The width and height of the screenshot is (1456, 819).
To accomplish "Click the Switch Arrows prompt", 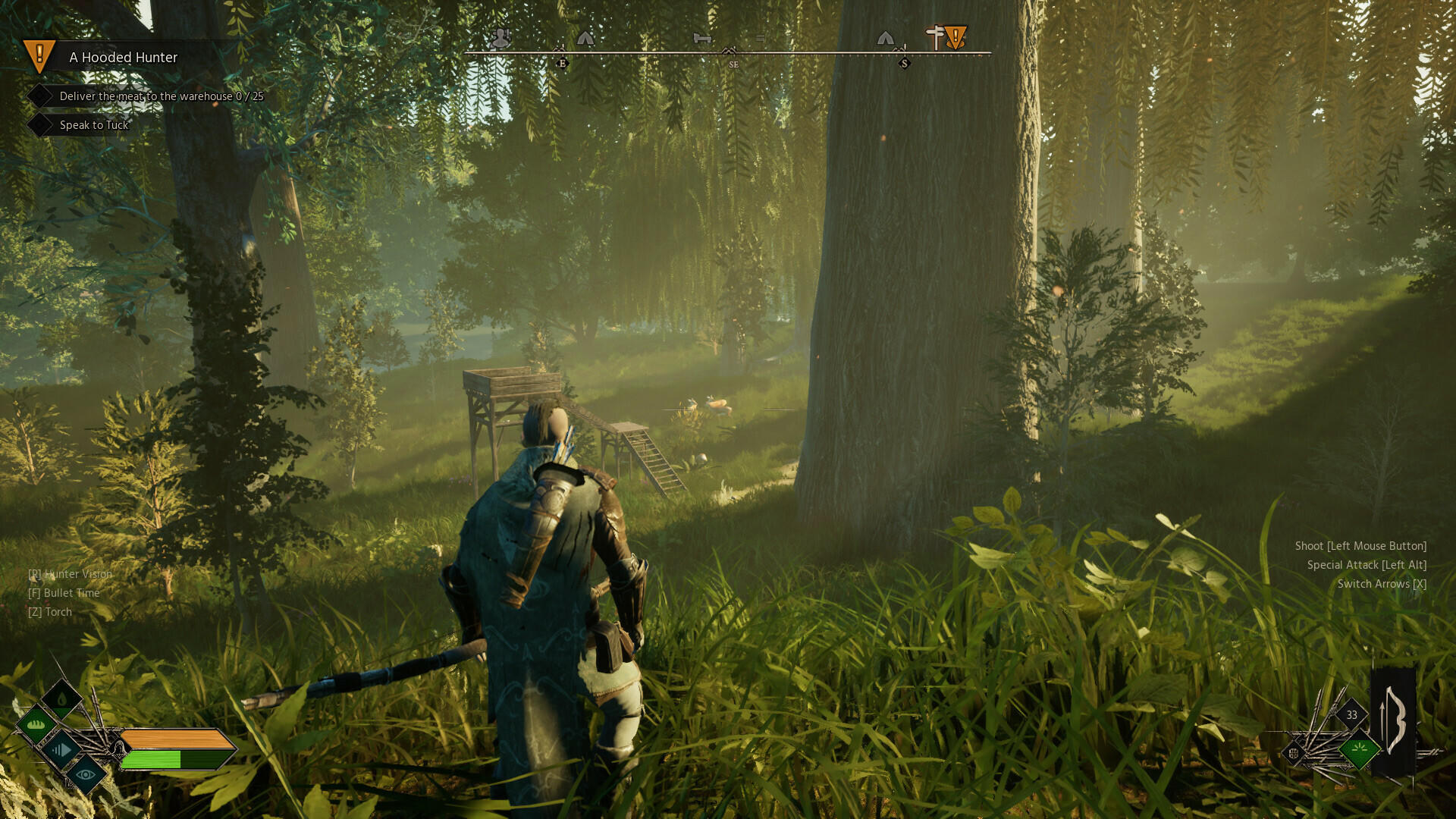I will pos(1382,584).
